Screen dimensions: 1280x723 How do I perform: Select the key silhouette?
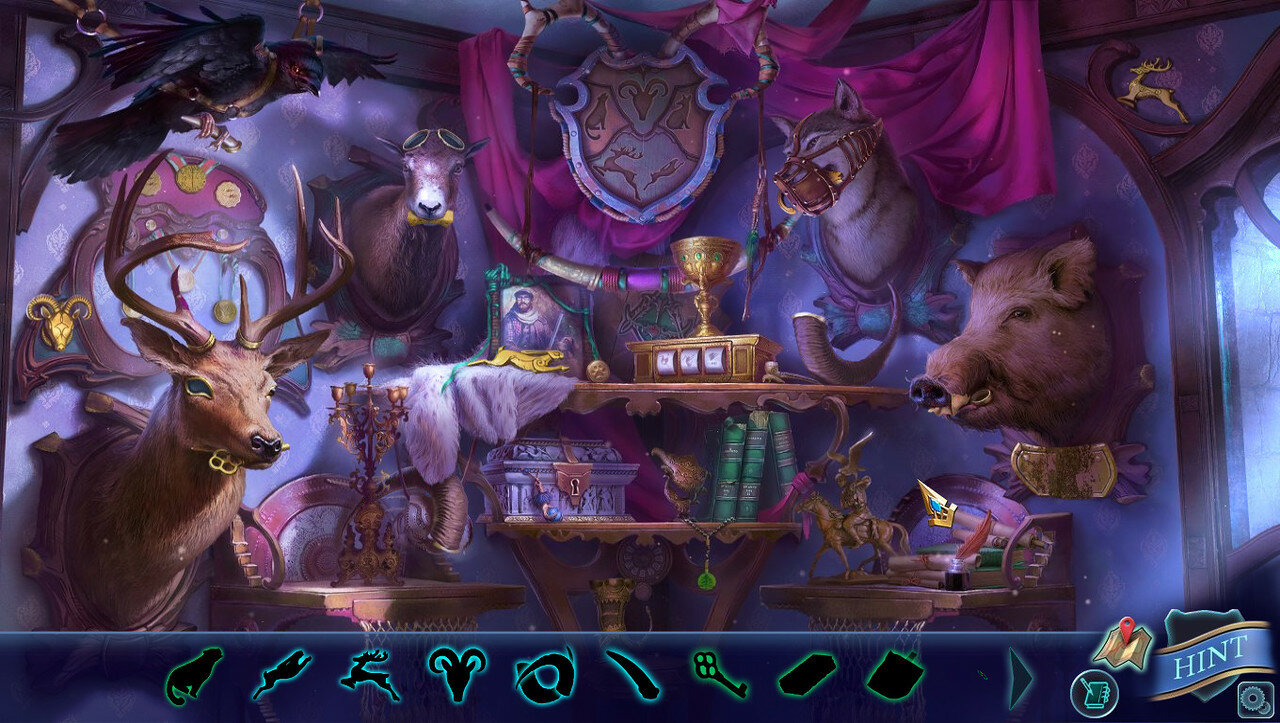click(719, 675)
